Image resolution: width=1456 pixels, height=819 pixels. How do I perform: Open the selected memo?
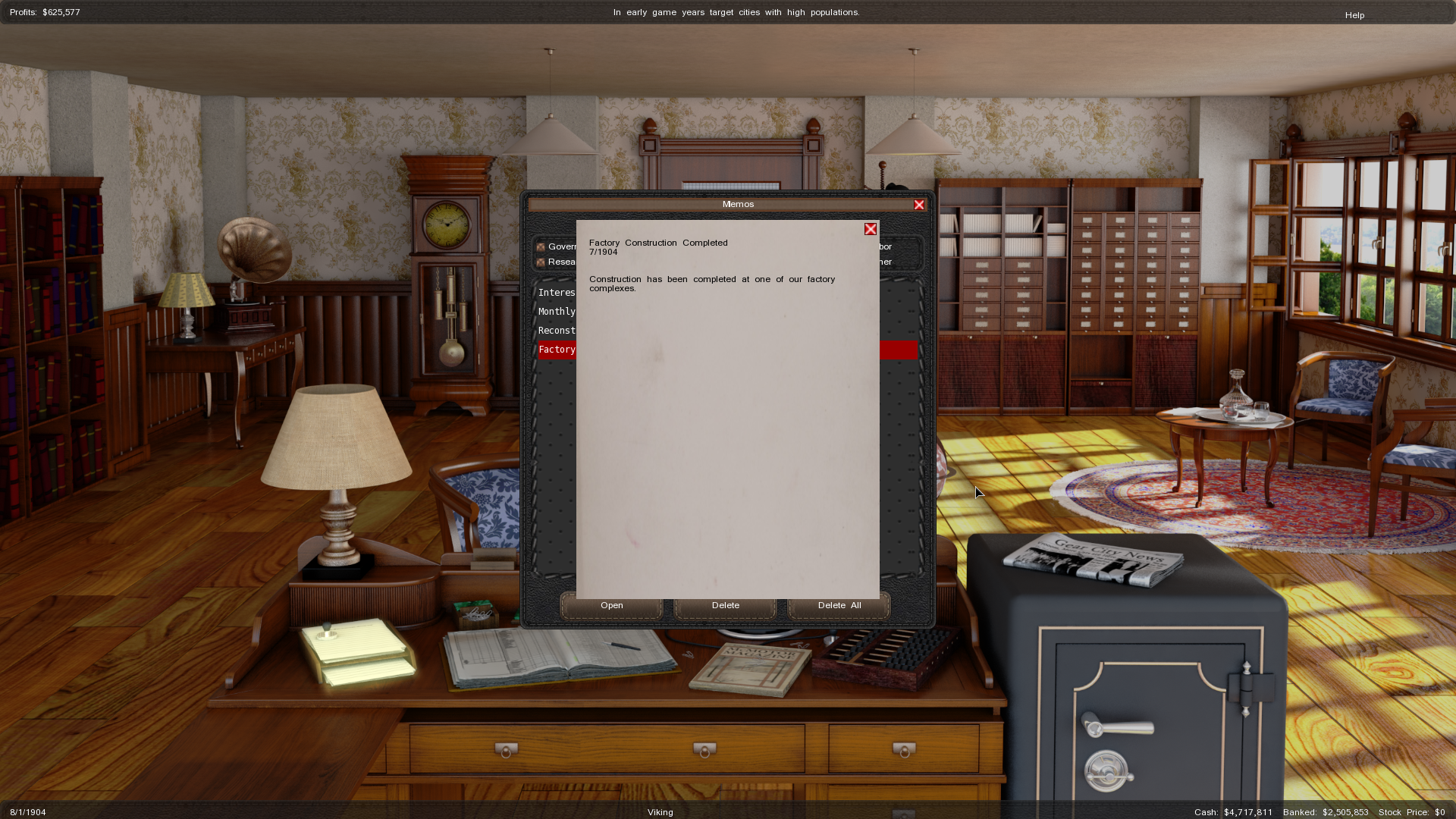[611, 605]
